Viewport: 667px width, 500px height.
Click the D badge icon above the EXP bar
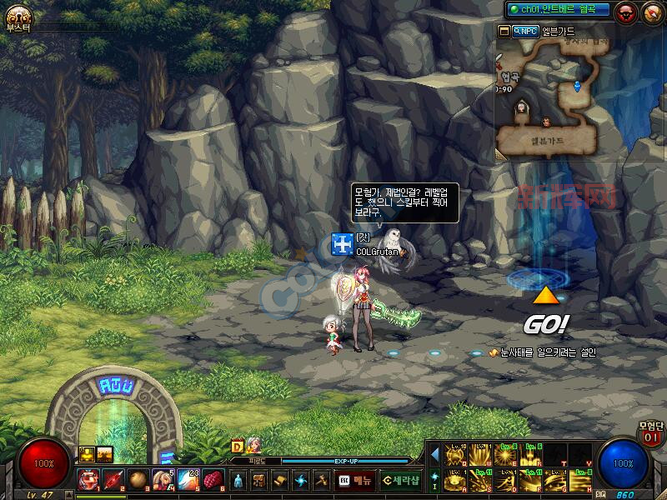[x=238, y=446]
